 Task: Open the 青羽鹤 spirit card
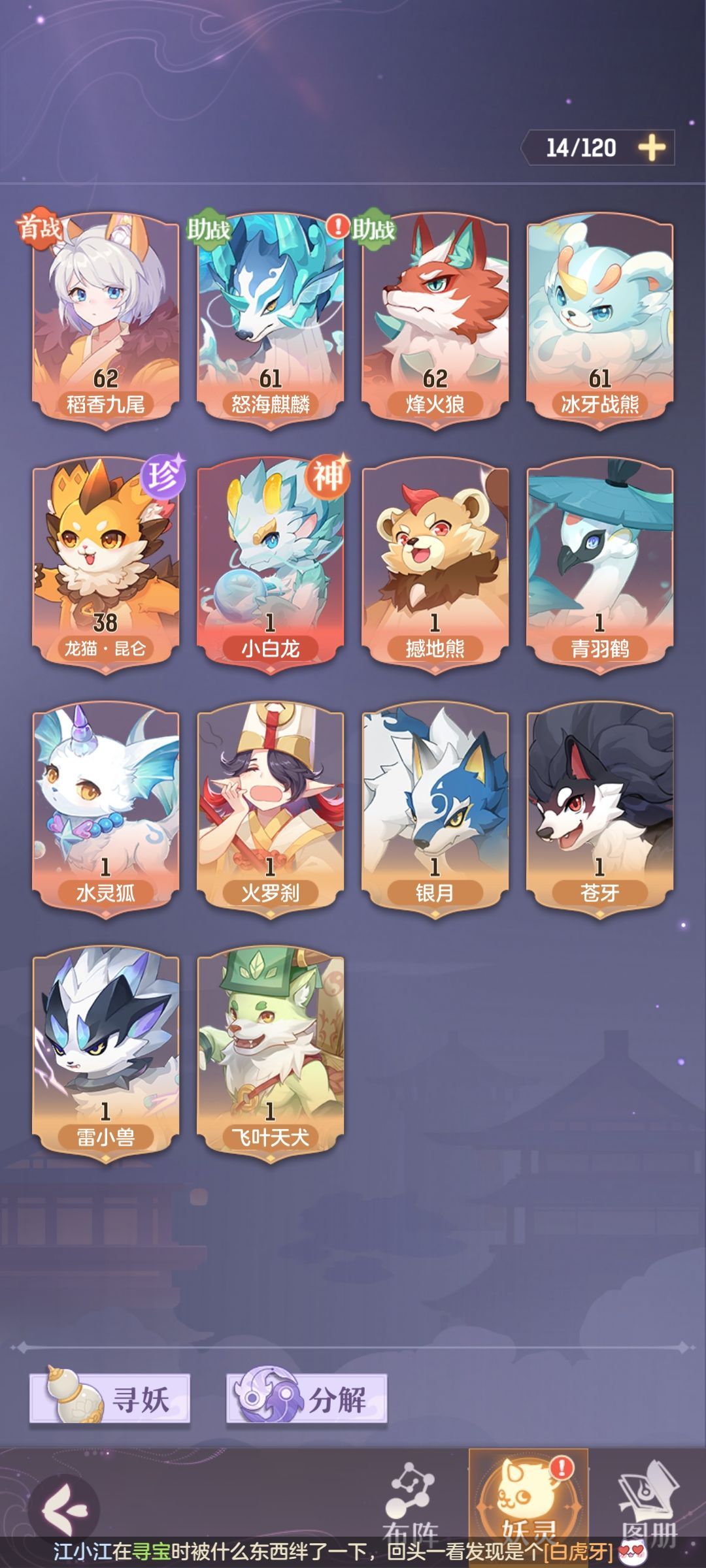click(600, 564)
